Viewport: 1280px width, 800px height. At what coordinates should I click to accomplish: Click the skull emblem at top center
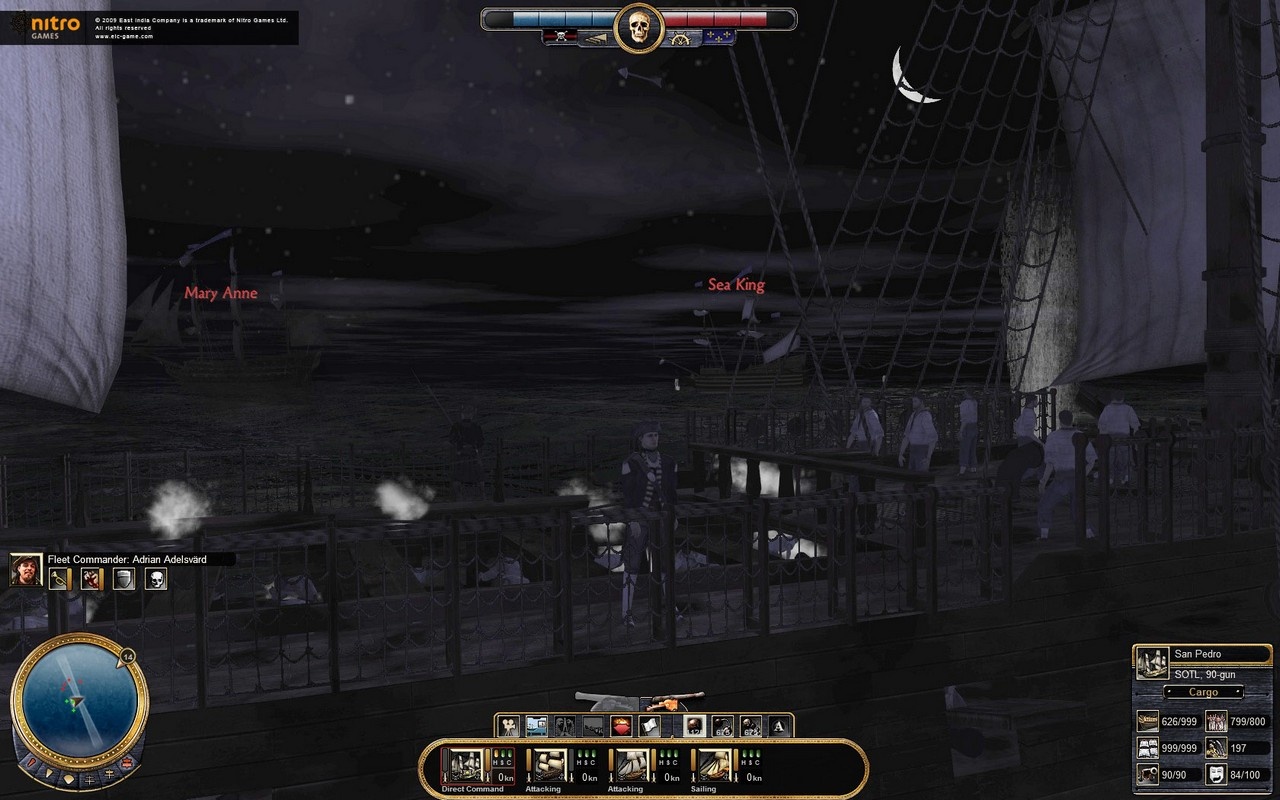tap(640, 26)
